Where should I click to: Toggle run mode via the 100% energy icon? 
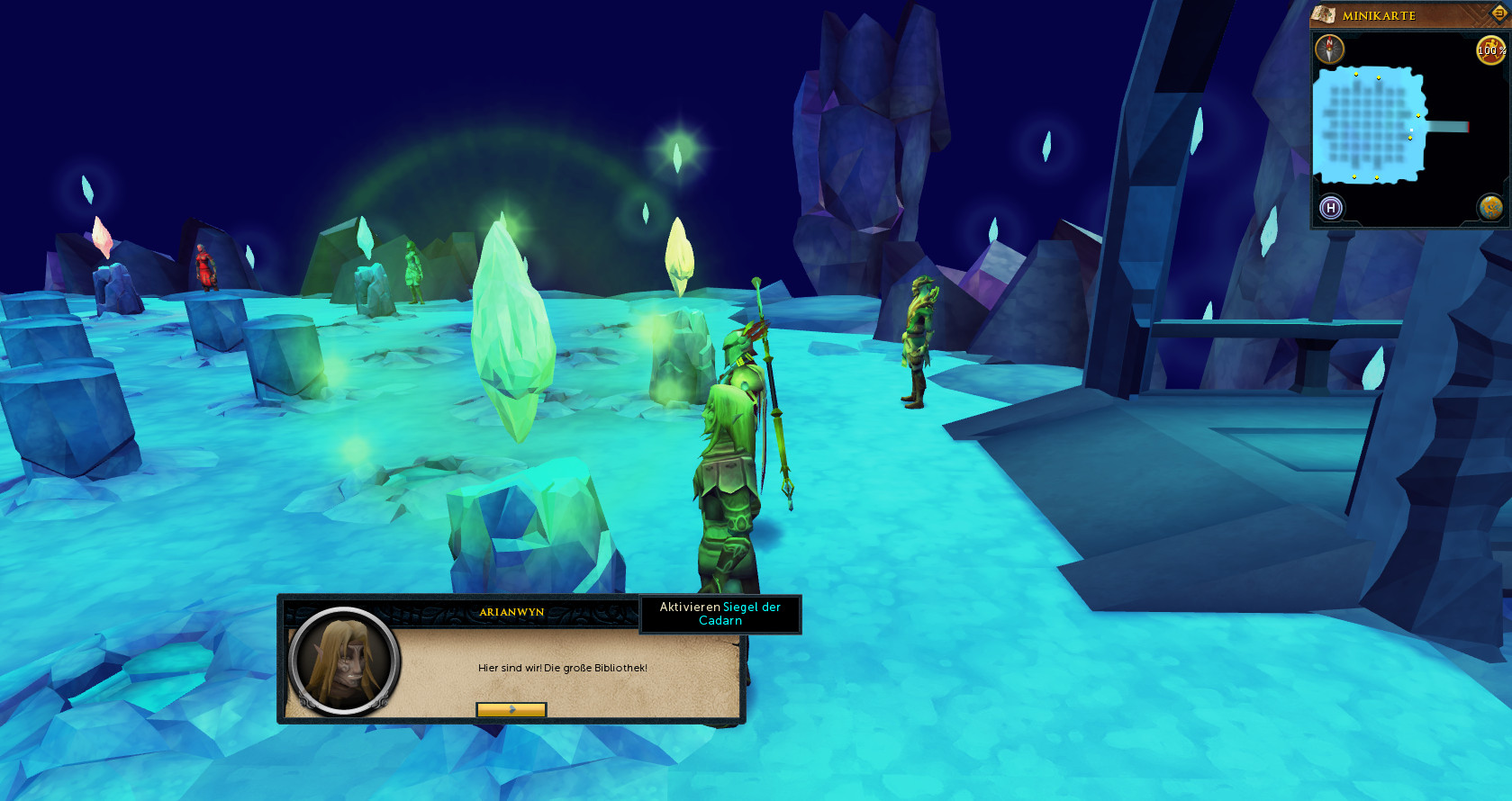tap(1490, 49)
